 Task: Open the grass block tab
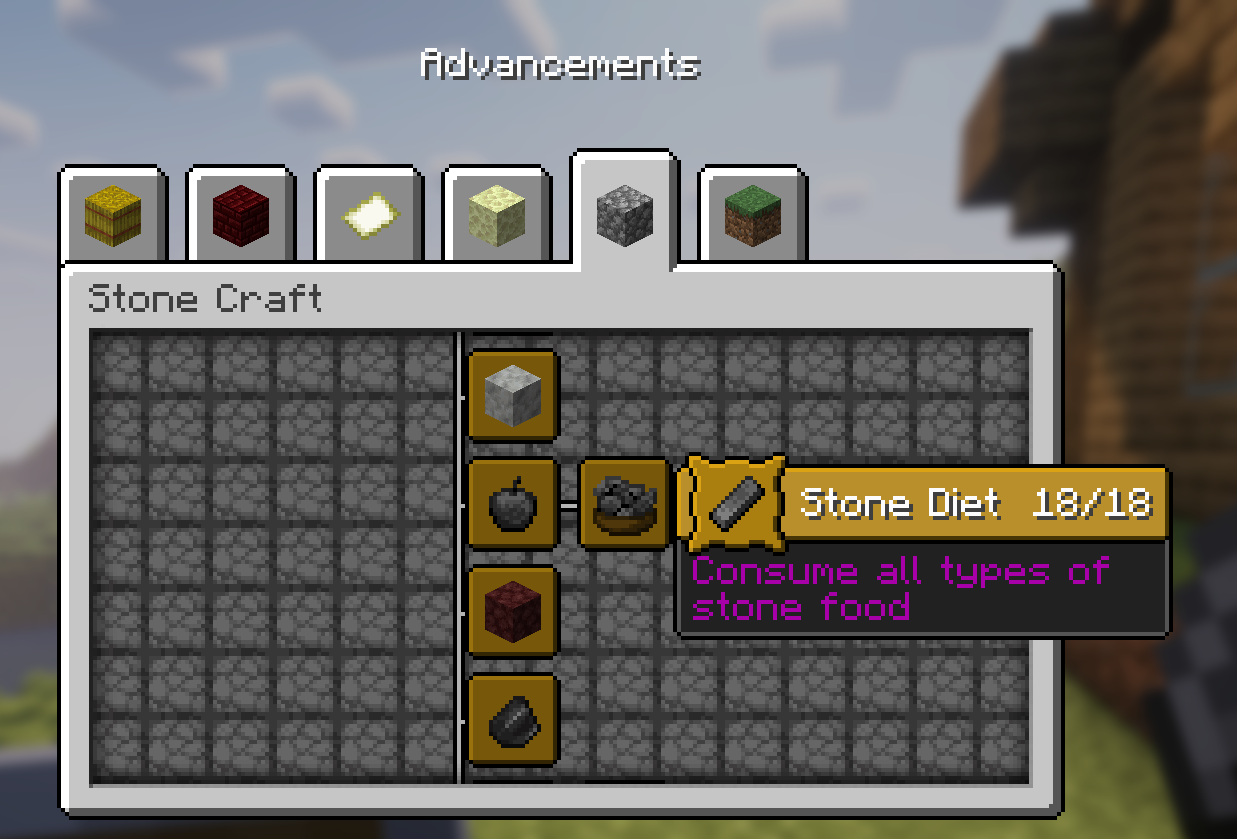point(753,215)
